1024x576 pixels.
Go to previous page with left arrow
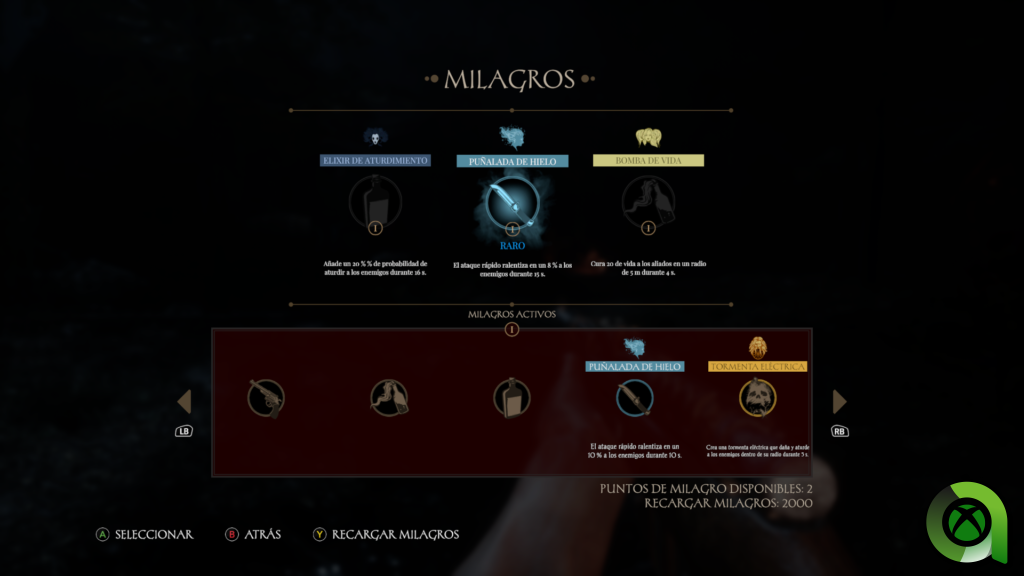pyautogui.click(x=184, y=402)
